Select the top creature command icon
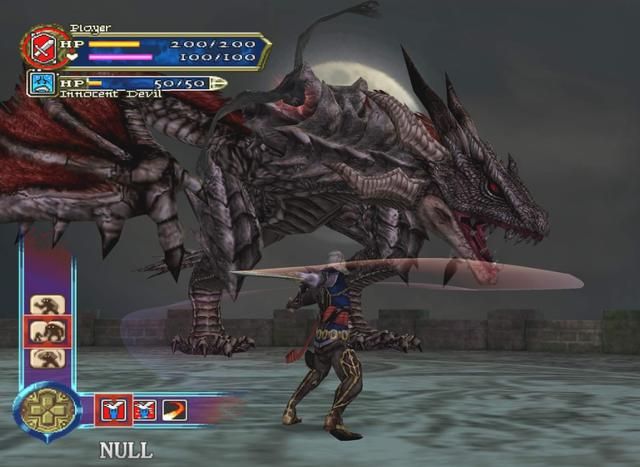Image resolution: width=640 pixels, height=467 pixels. [45, 304]
